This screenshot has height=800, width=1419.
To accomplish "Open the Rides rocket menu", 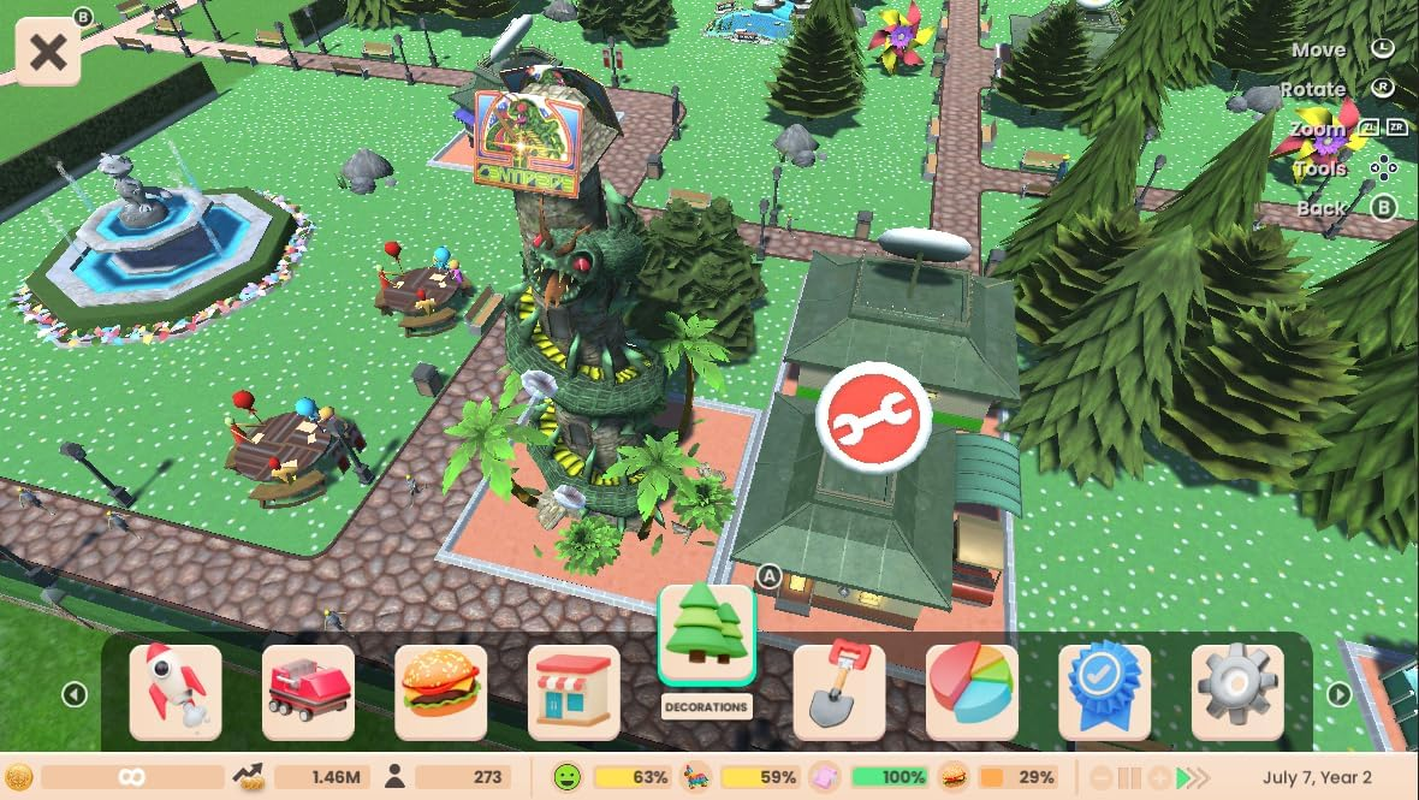I will click(x=175, y=692).
